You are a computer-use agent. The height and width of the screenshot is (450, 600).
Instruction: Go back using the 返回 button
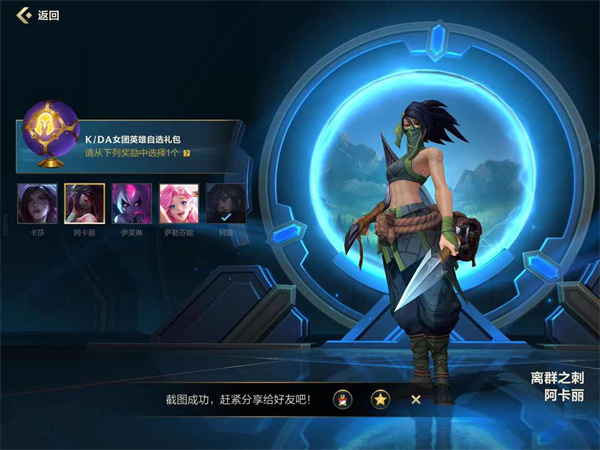38,15
